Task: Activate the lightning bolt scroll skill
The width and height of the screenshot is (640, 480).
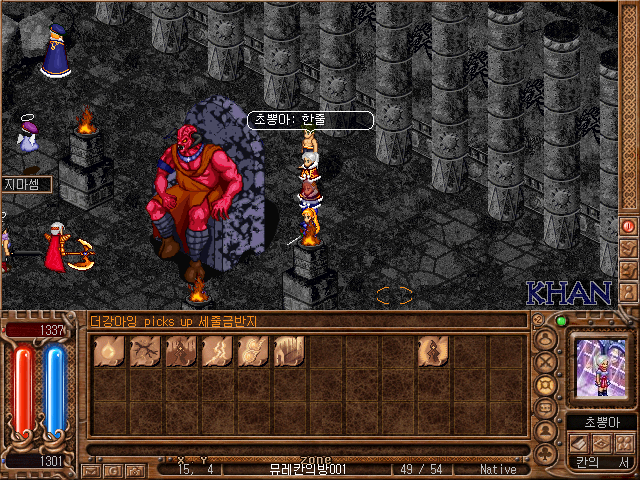Action: coord(216,351)
